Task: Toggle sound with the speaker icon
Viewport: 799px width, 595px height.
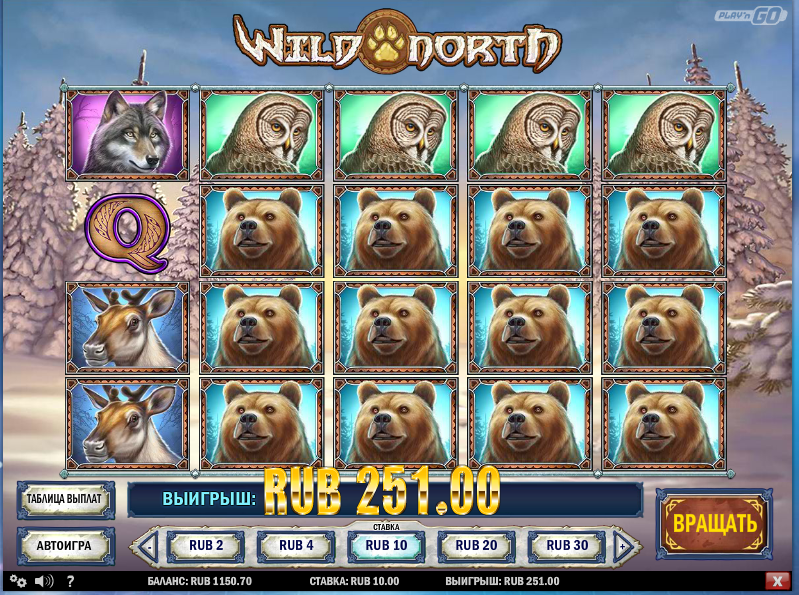Action: click(x=44, y=581)
